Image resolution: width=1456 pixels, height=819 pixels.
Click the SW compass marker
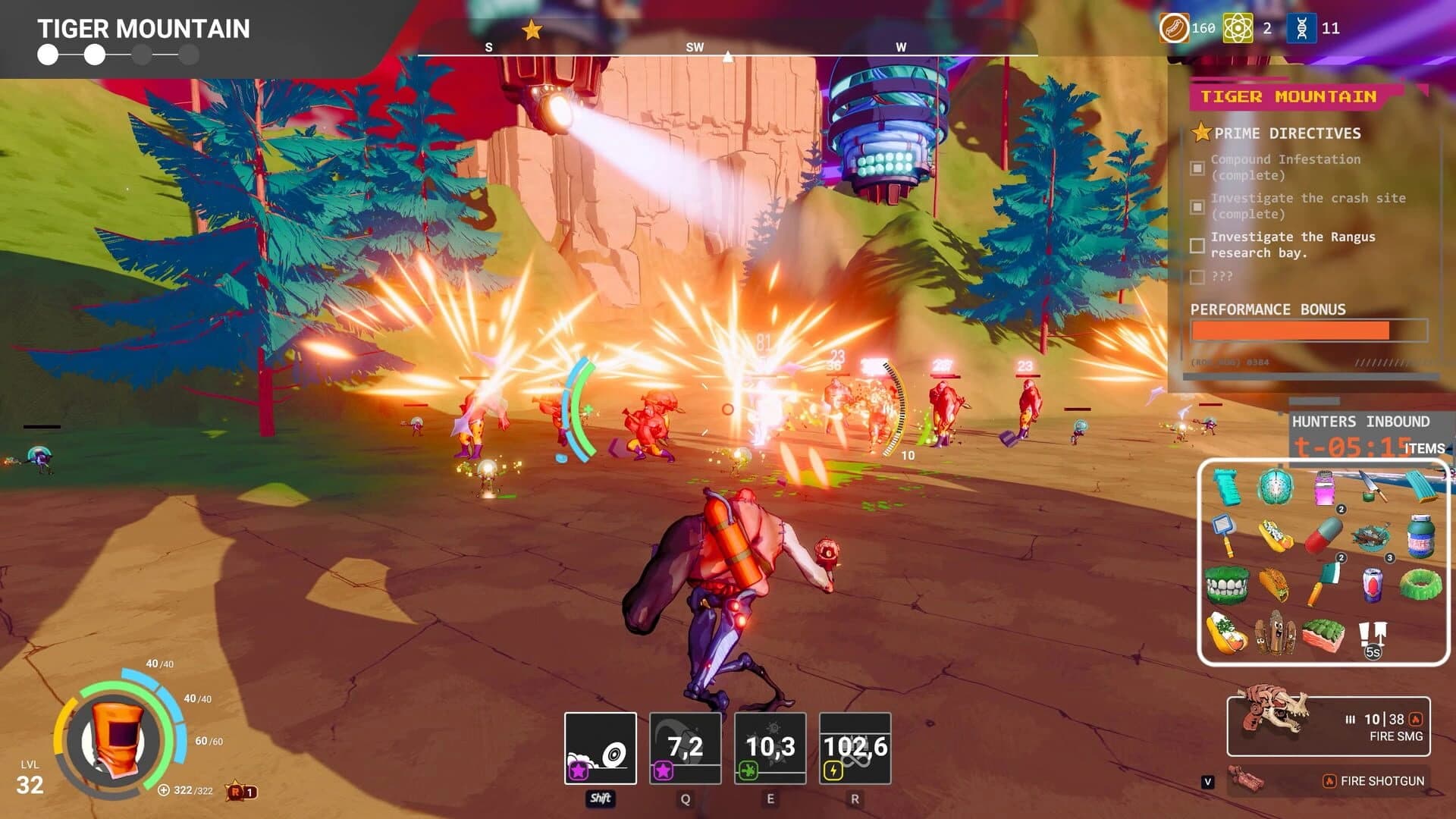696,46
